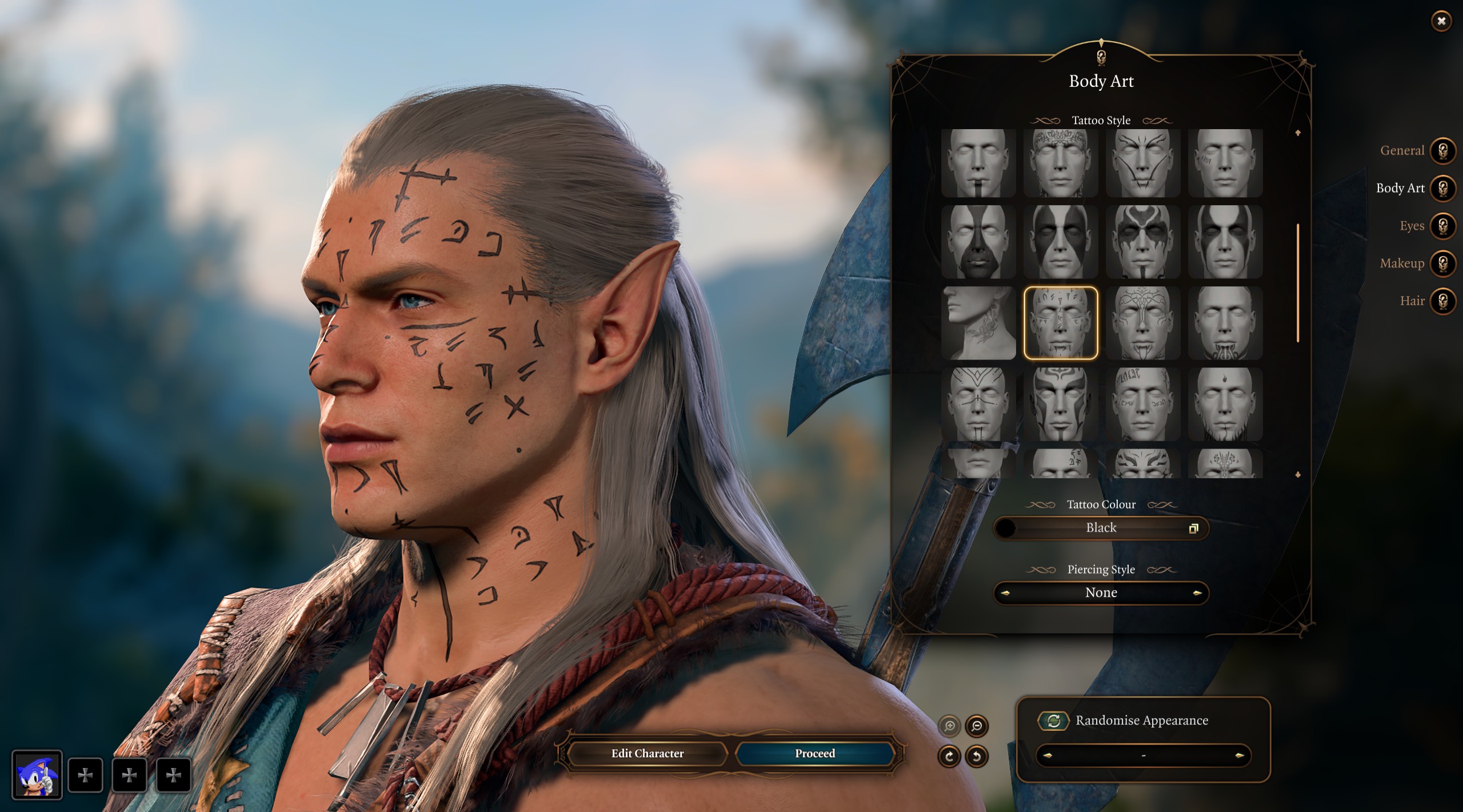Choose the next Piercing Style
This screenshot has width=1463, height=812.
(1197, 593)
